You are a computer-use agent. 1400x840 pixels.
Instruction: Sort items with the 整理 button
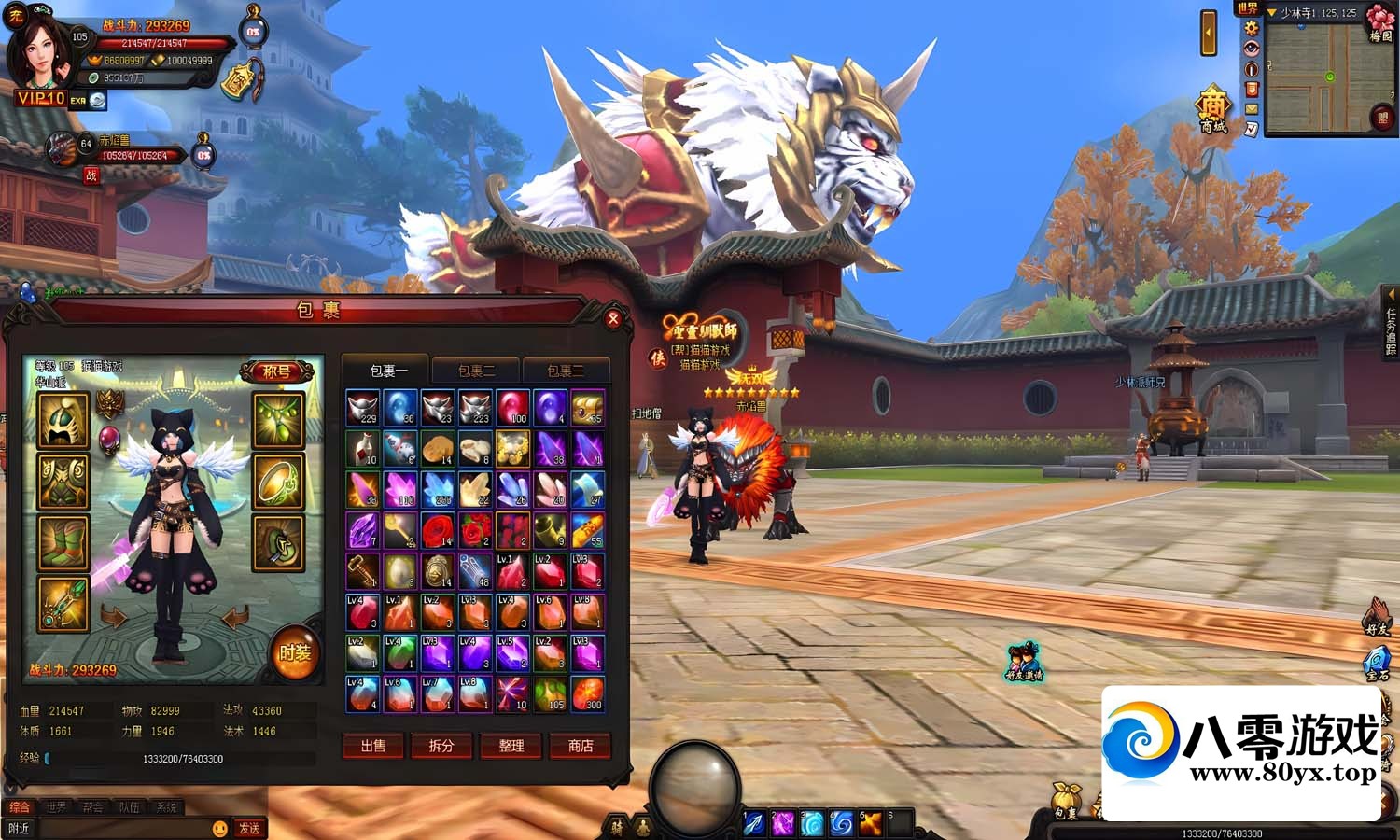point(511,746)
